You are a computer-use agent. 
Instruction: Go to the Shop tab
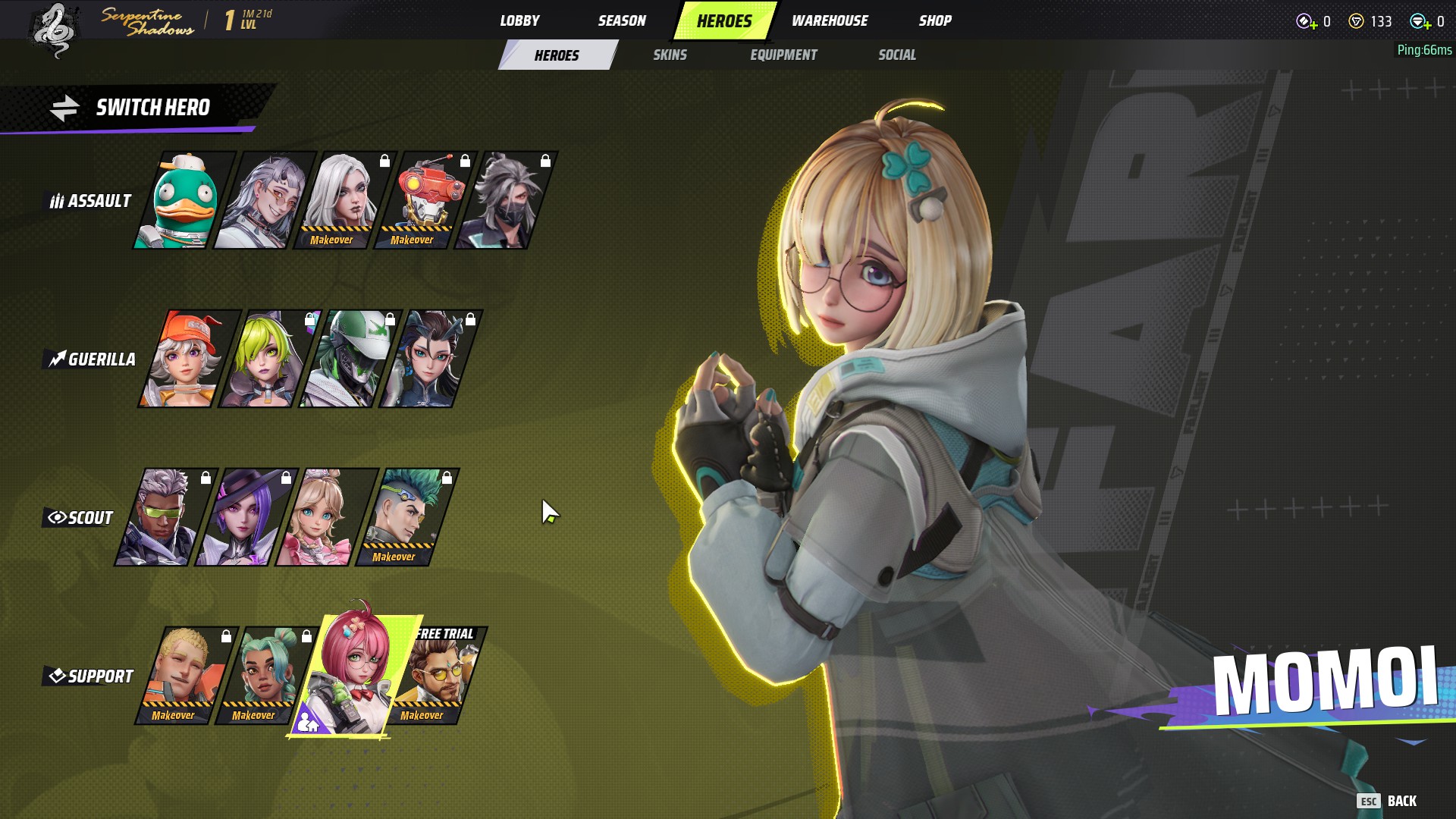935,20
